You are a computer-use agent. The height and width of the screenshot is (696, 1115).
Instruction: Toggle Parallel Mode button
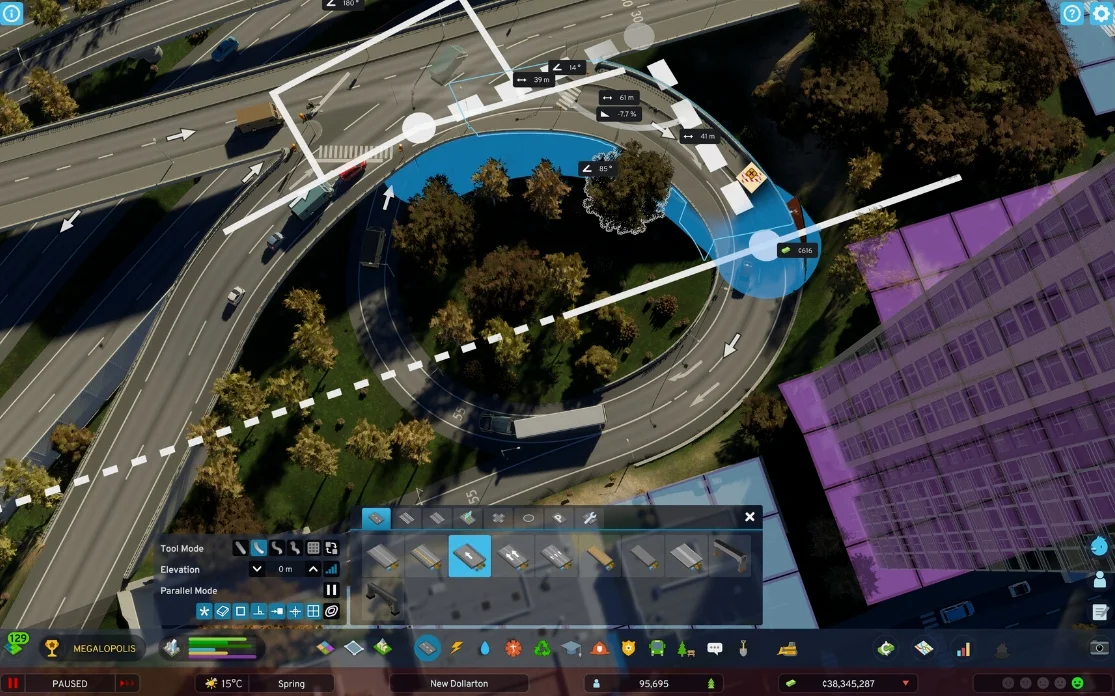331,590
